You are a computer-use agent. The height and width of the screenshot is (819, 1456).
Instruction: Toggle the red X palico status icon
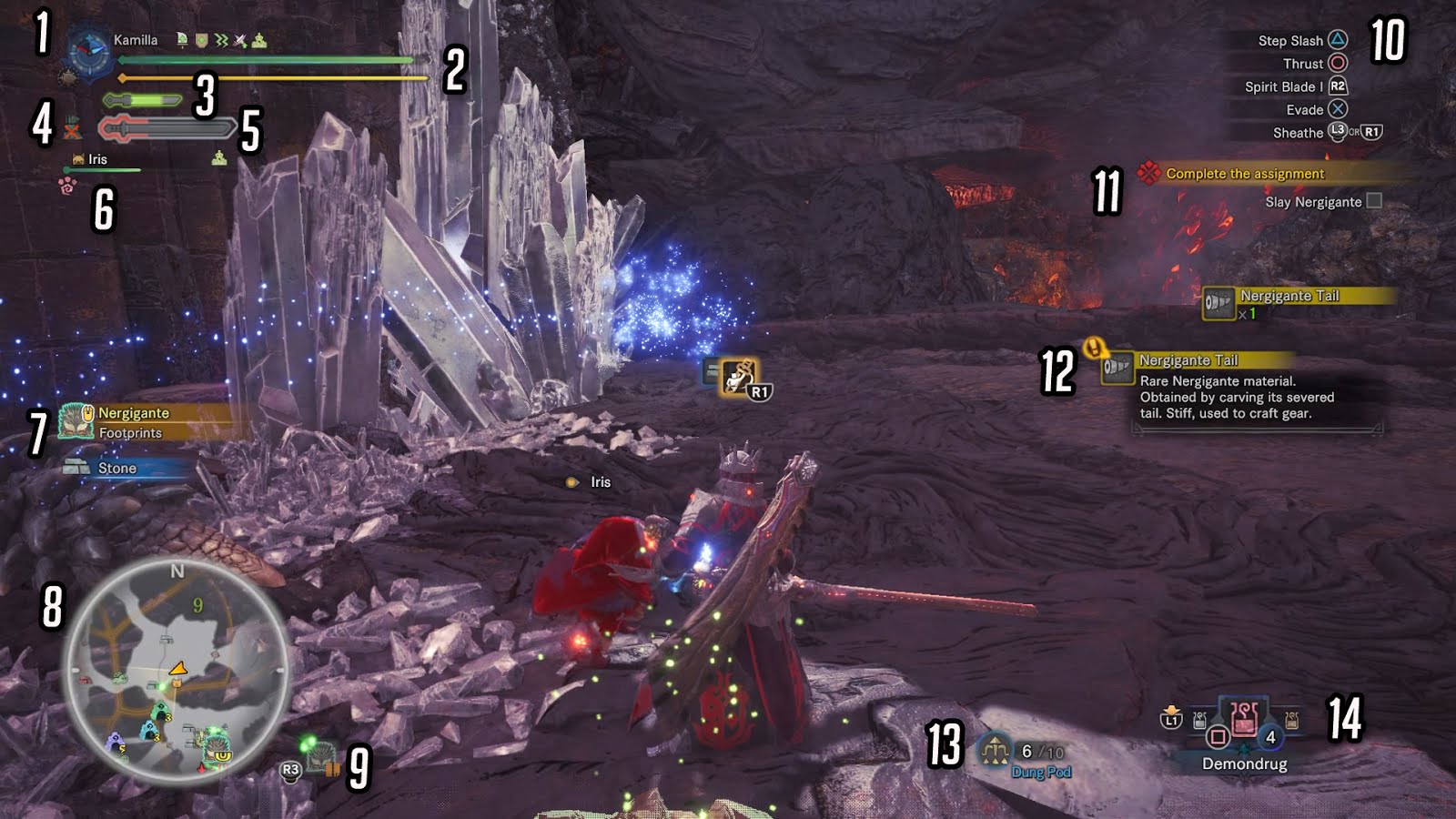(x=71, y=130)
